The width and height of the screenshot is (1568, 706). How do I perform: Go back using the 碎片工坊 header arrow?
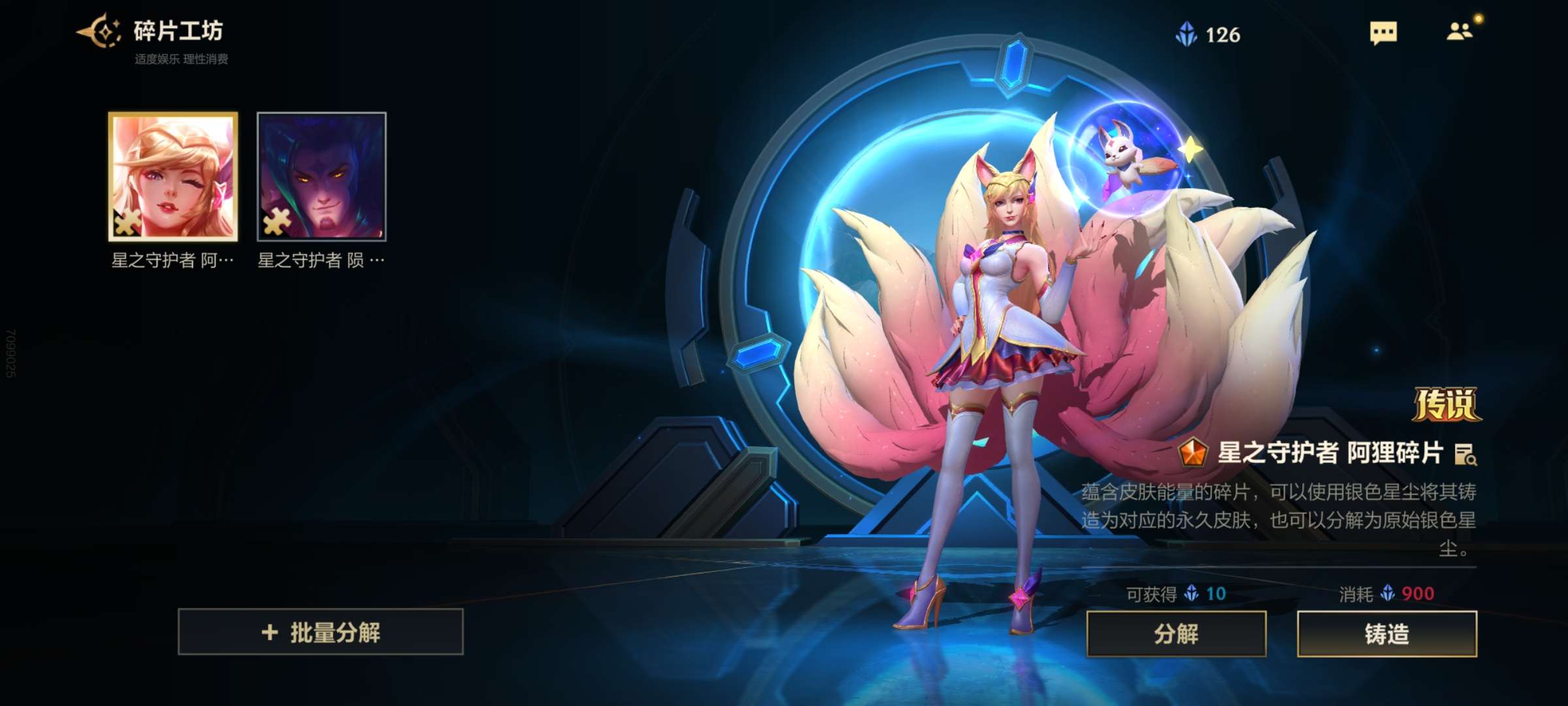(x=98, y=31)
